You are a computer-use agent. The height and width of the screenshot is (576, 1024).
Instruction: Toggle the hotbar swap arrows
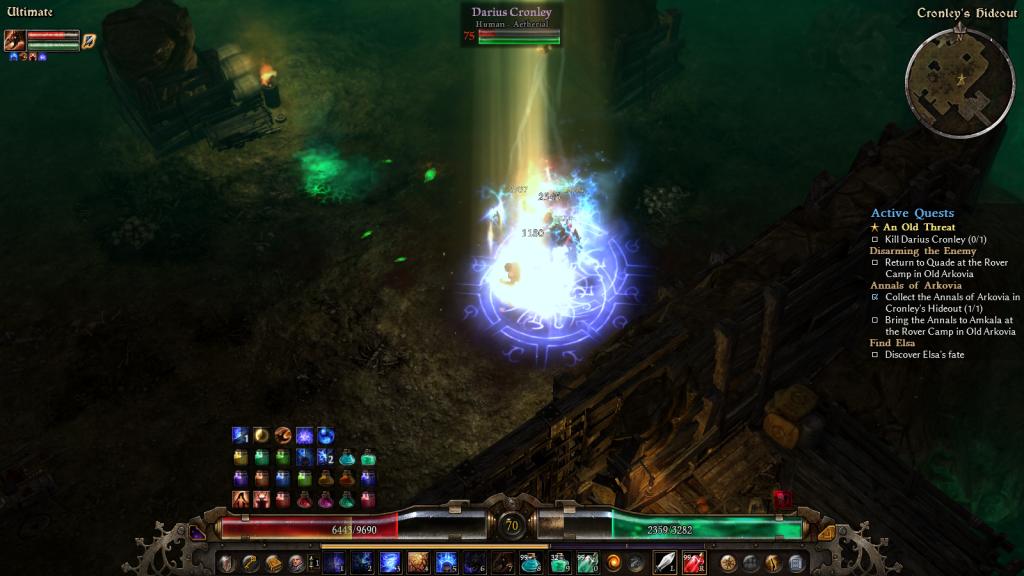click(x=313, y=563)
